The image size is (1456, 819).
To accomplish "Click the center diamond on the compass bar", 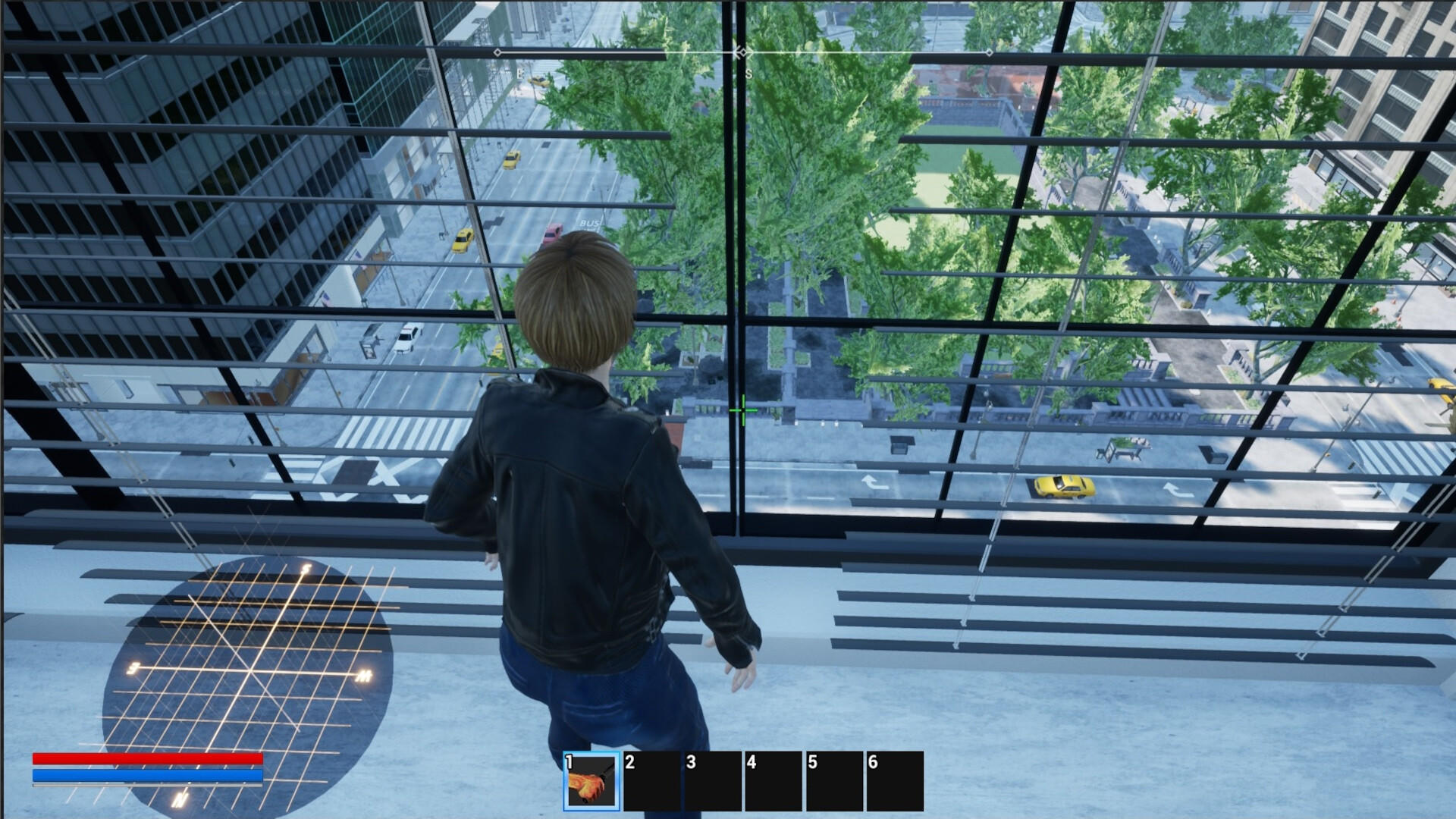I will coord(742,52).
